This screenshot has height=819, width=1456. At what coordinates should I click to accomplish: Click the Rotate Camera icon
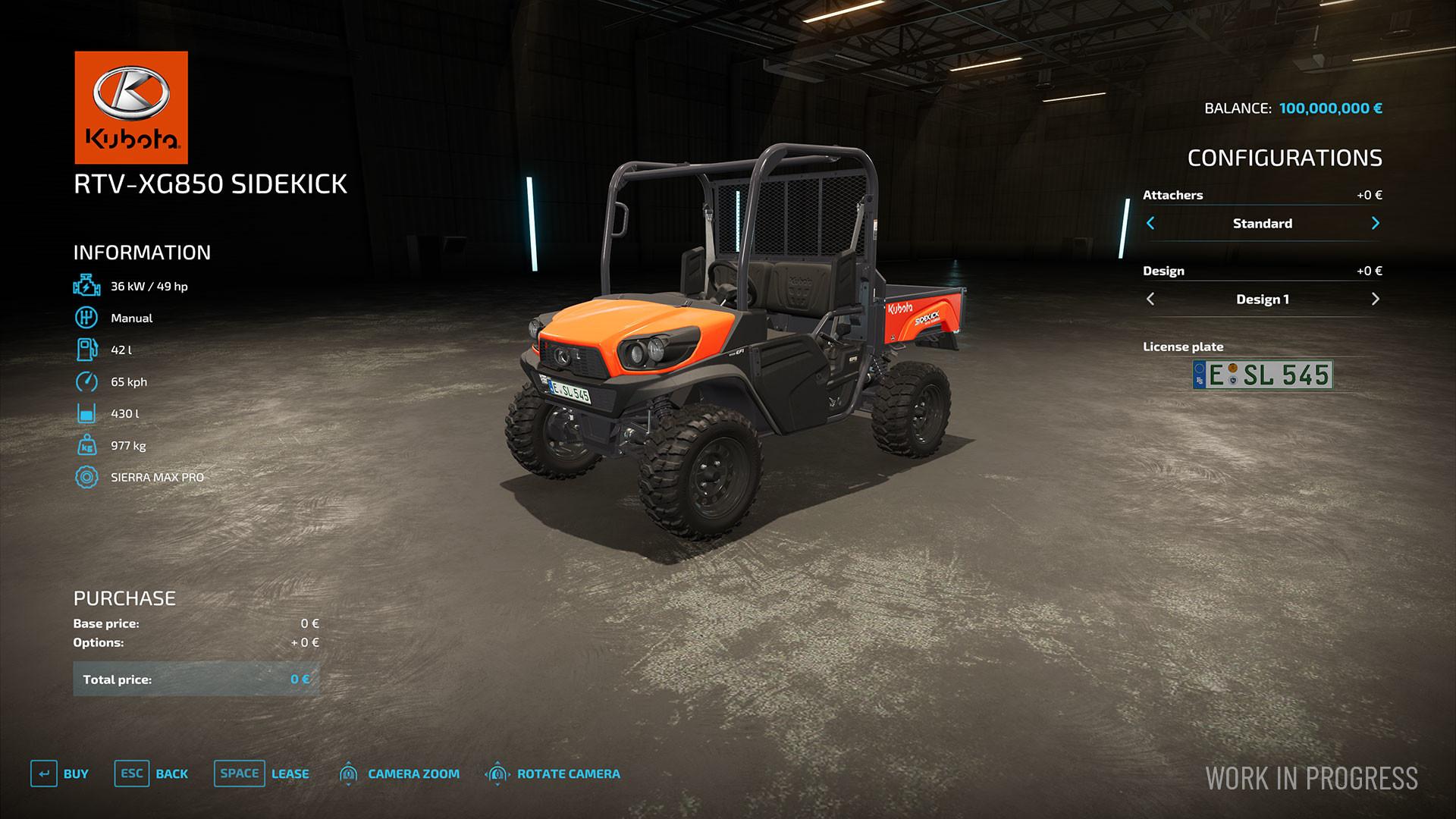point(497,773)
